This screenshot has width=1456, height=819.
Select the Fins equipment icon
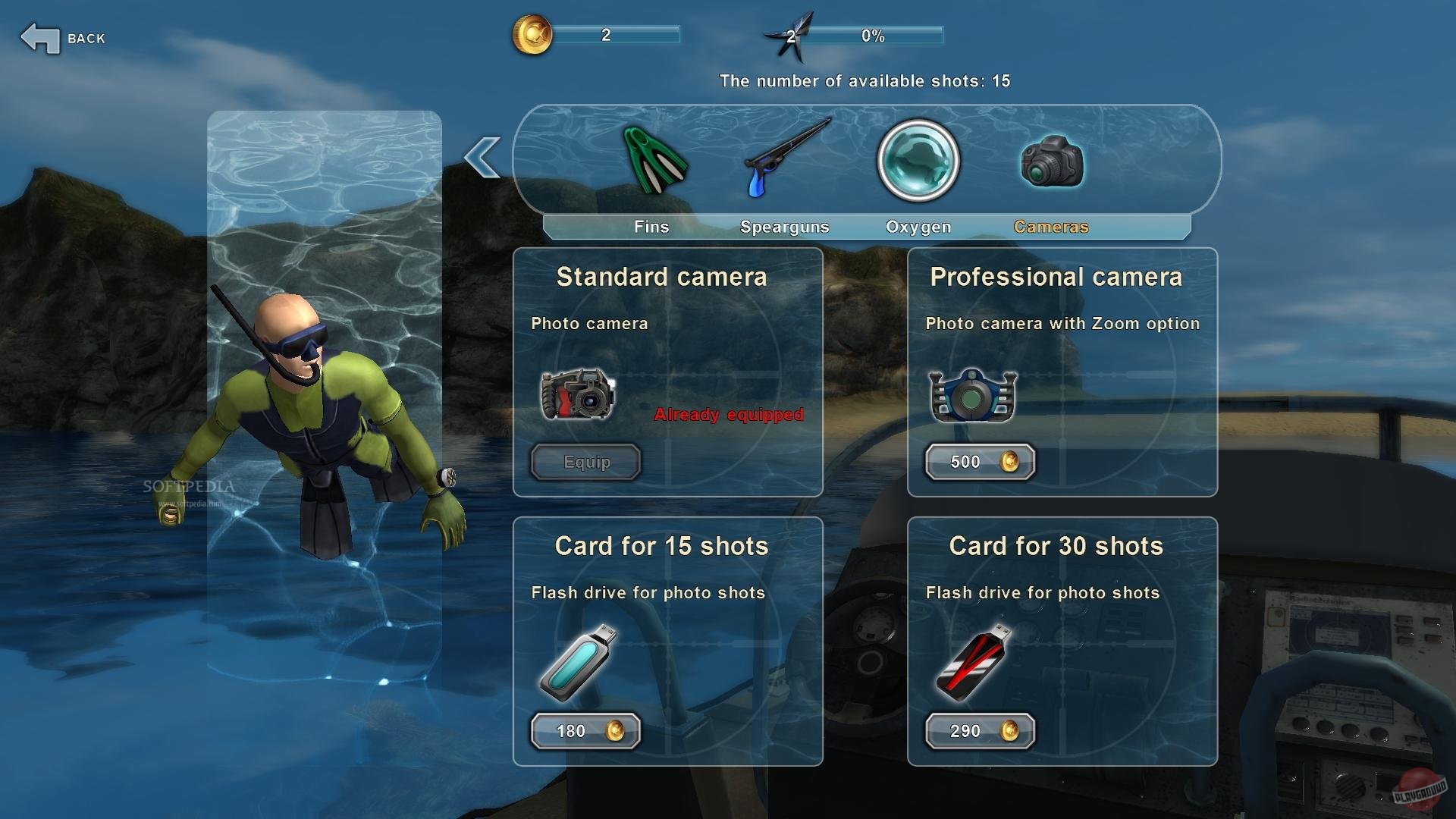654,162
